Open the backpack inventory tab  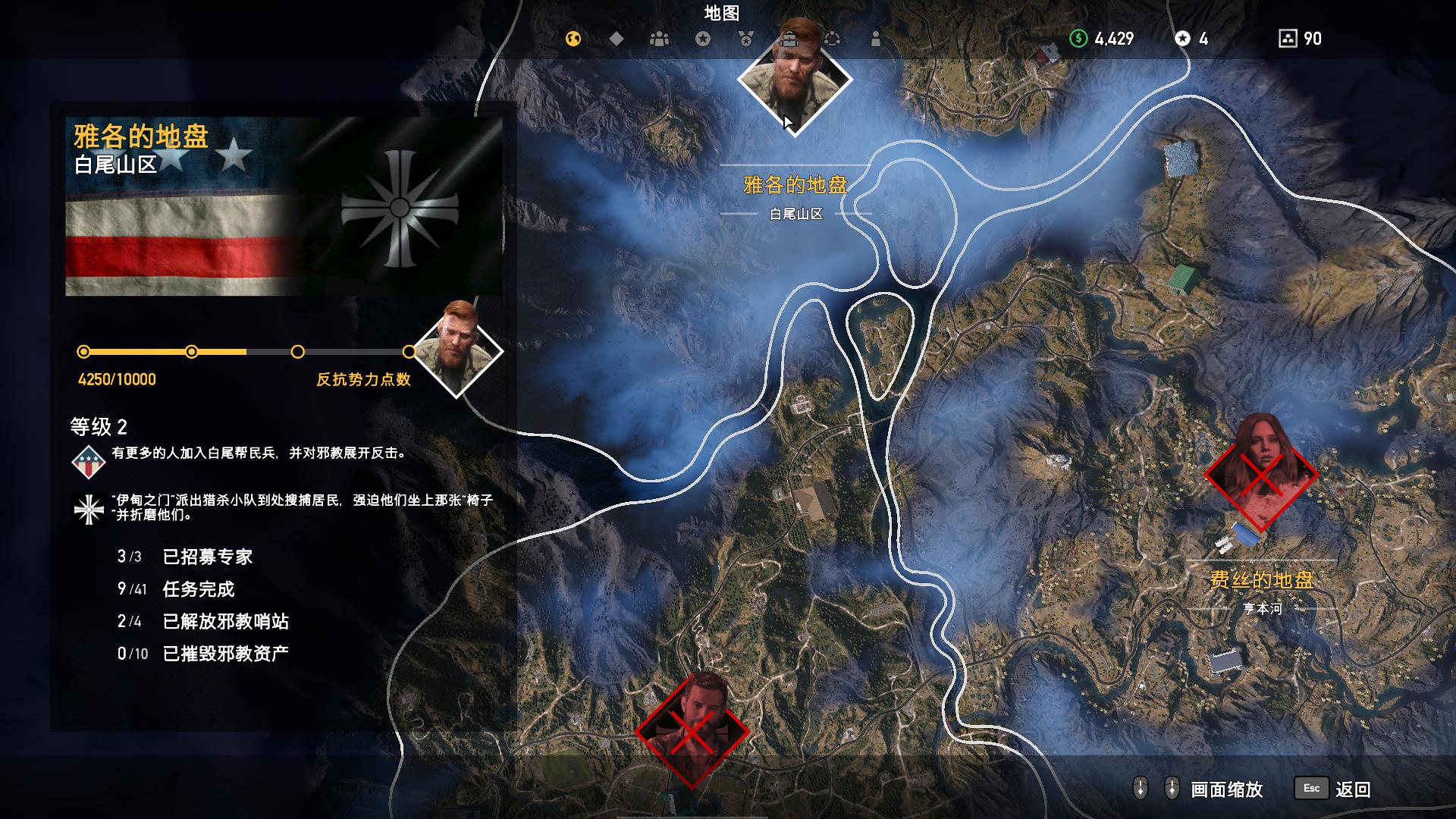click(x=789, y=39)
